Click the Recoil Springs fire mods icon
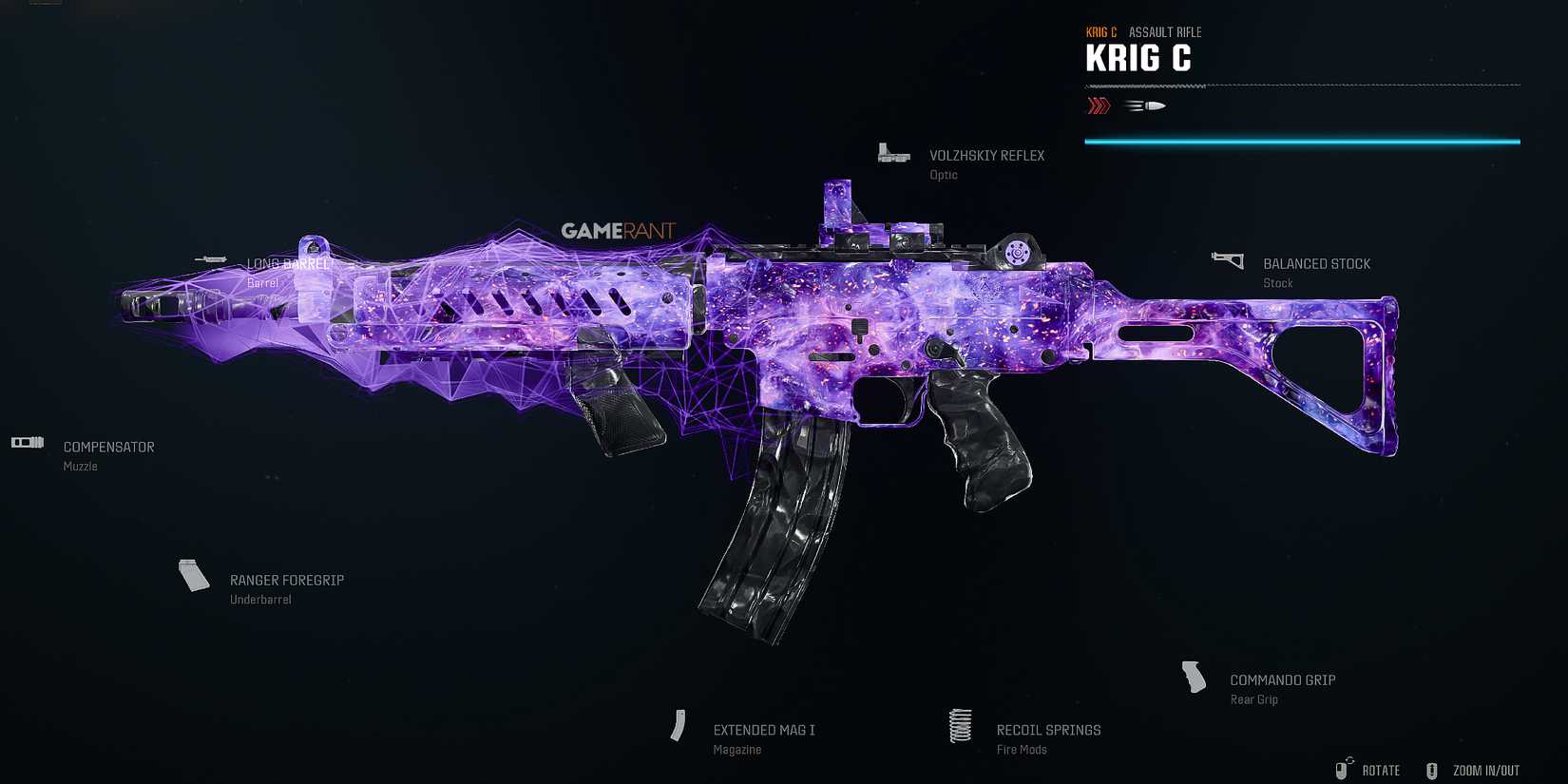This screenshot has width=1568, height=784. click(x=959, y=725)
